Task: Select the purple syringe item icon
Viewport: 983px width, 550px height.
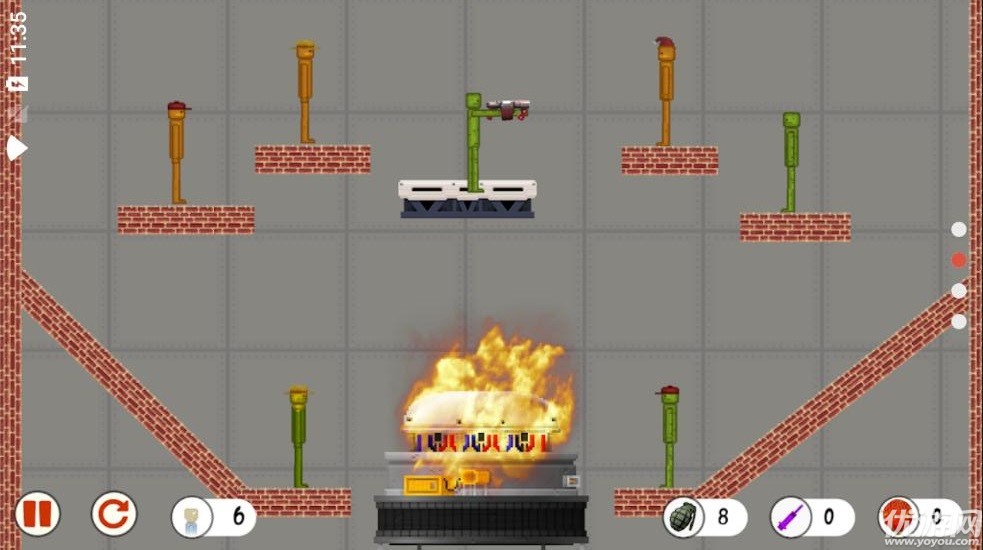Action: pos(789,518)
